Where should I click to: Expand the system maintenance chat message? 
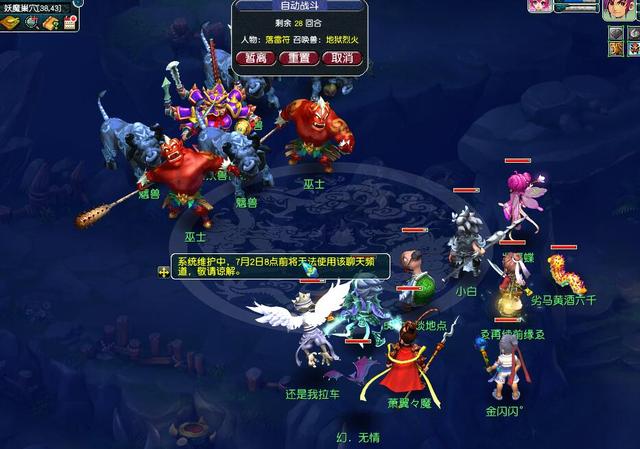point(164,272)
